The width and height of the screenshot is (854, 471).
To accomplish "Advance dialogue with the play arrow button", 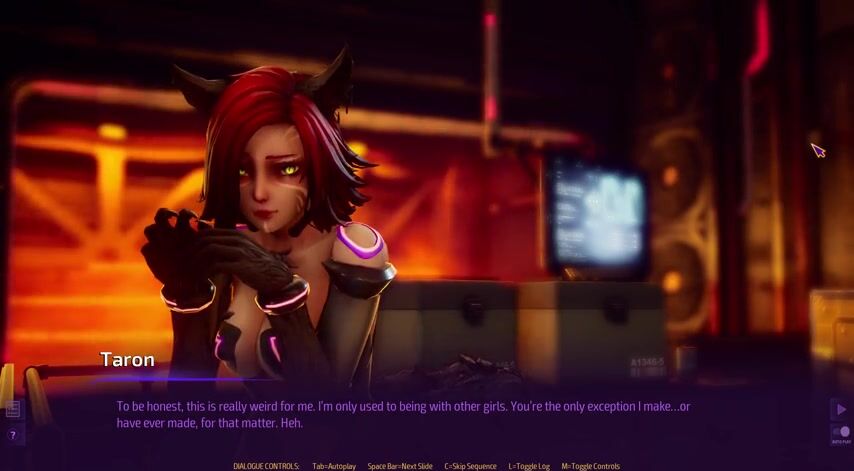I will pos(841,409).
